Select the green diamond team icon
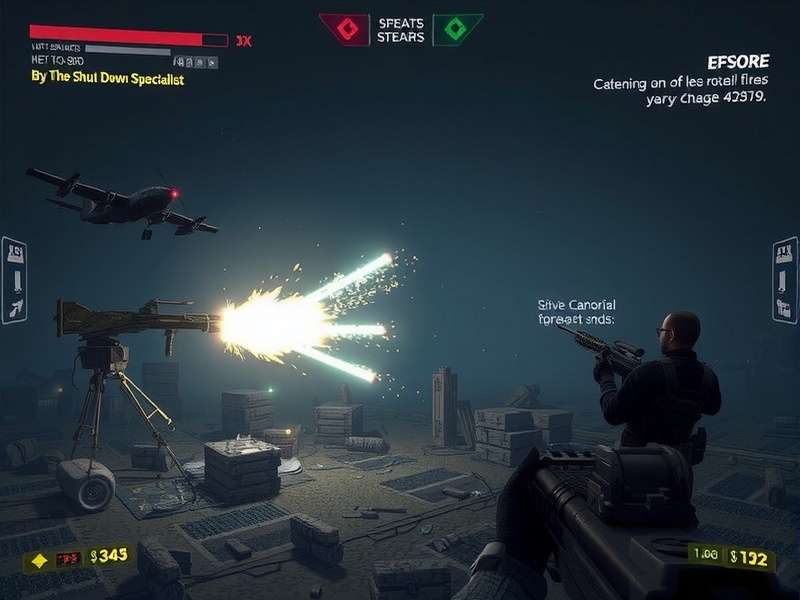Screen dimensions: 800x600 tap(456, 29)
